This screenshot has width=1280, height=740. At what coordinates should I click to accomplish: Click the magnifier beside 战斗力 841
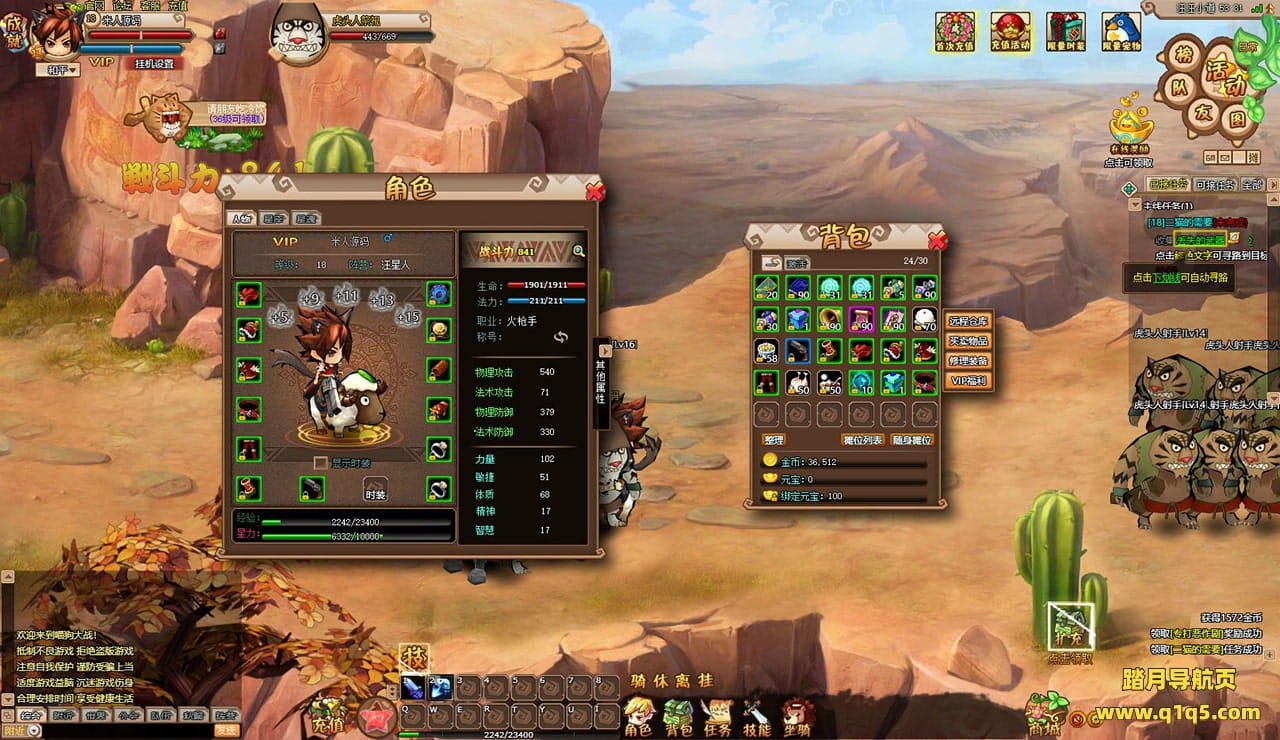coord(578,251)
